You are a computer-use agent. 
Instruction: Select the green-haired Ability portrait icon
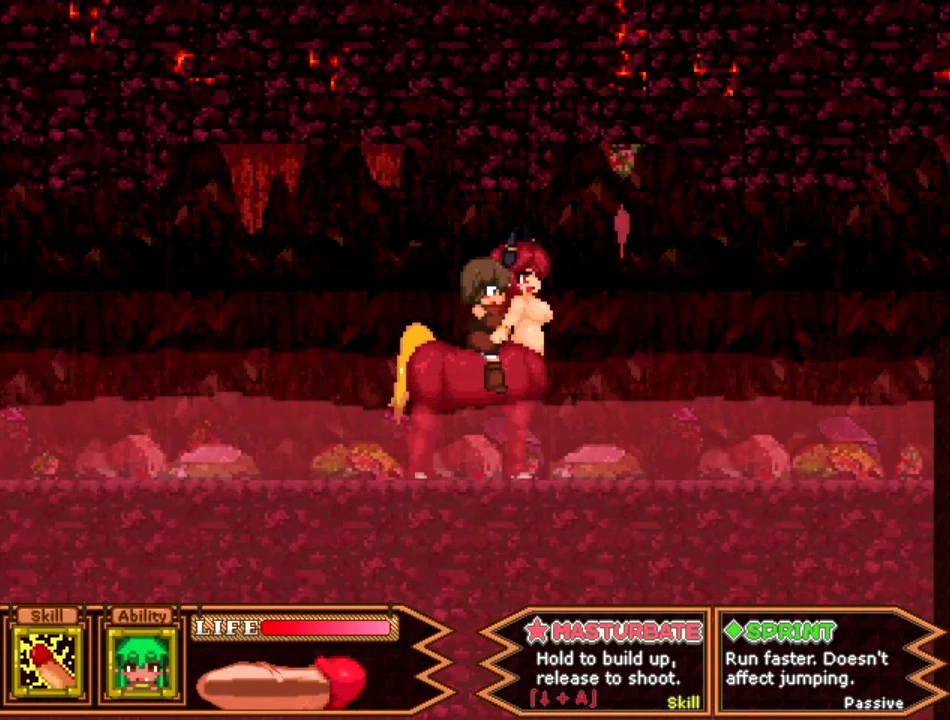(142, 662)
